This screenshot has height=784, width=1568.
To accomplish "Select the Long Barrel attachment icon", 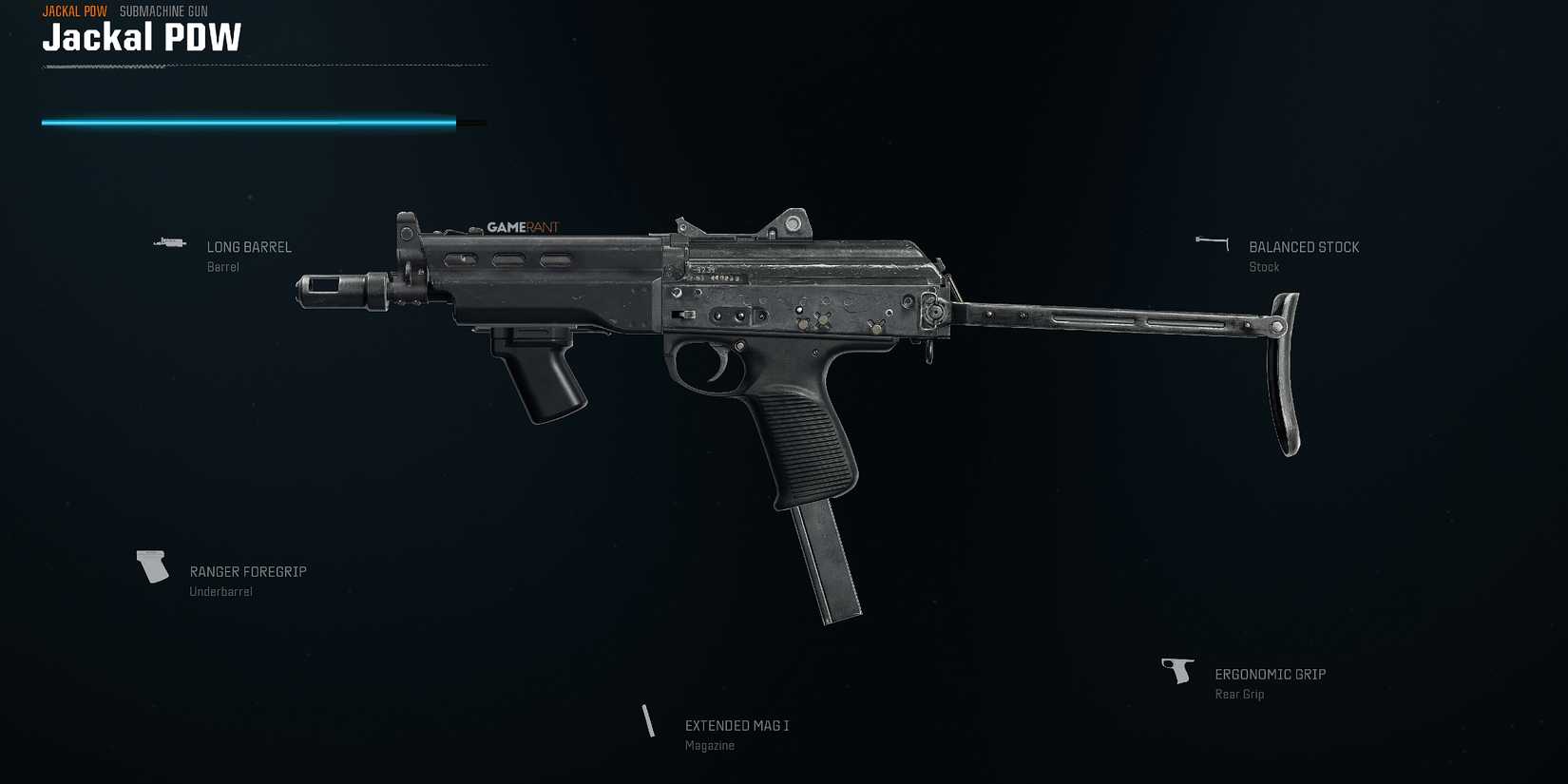I will coord(169,243).
